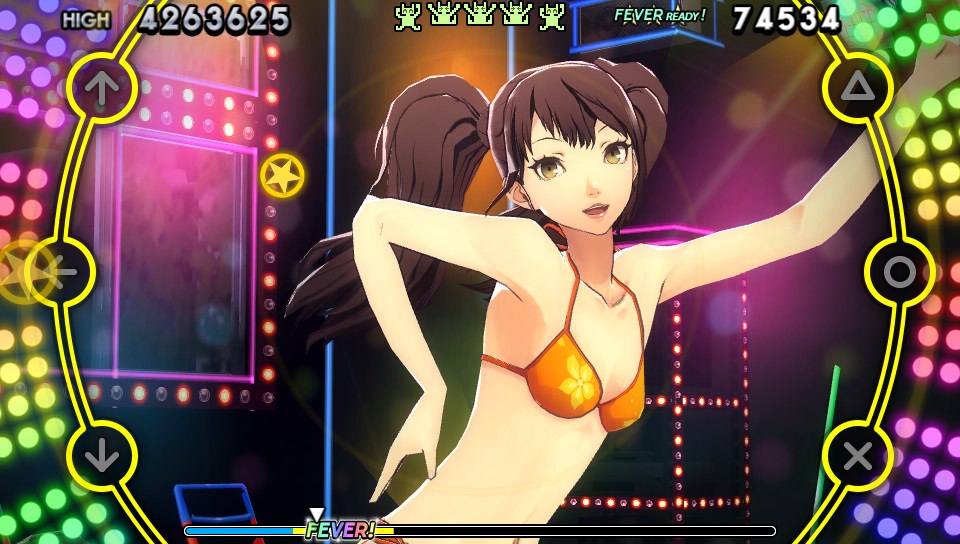Hit the up arrow note target
The image size is (960, 544).
[101, 88]
